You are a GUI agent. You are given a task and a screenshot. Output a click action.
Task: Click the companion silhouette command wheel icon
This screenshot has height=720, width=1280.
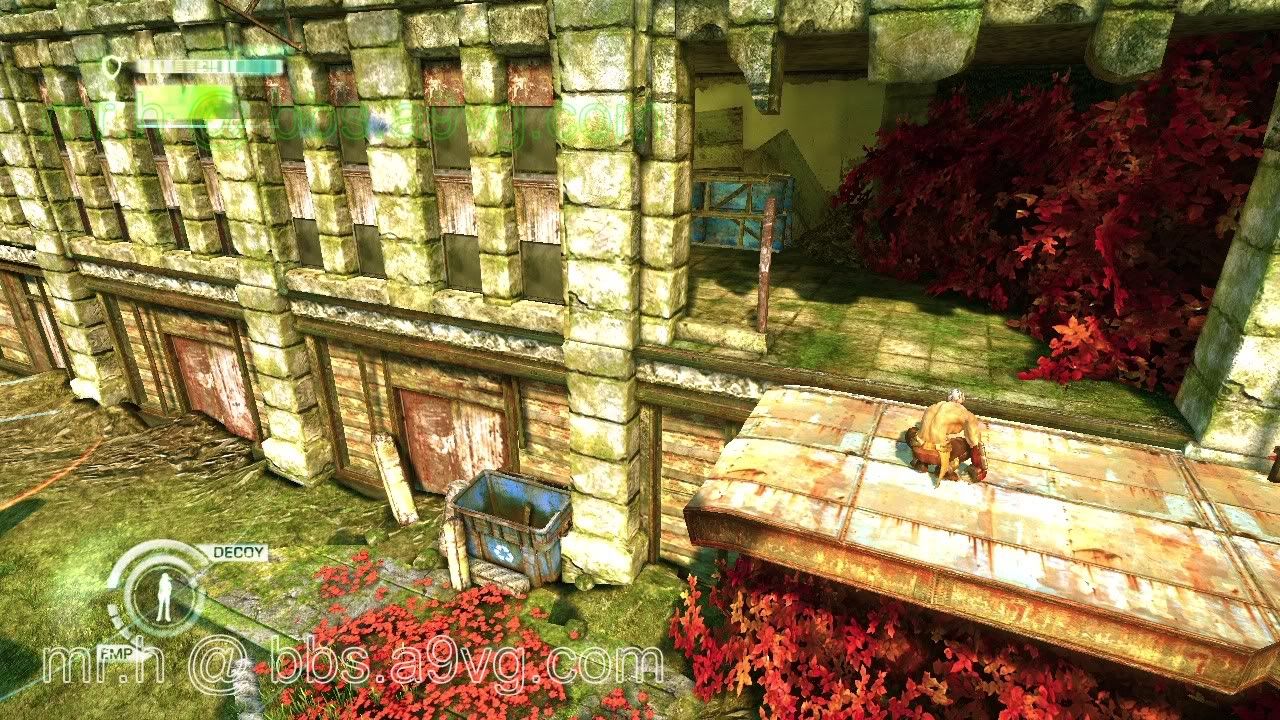165,596
